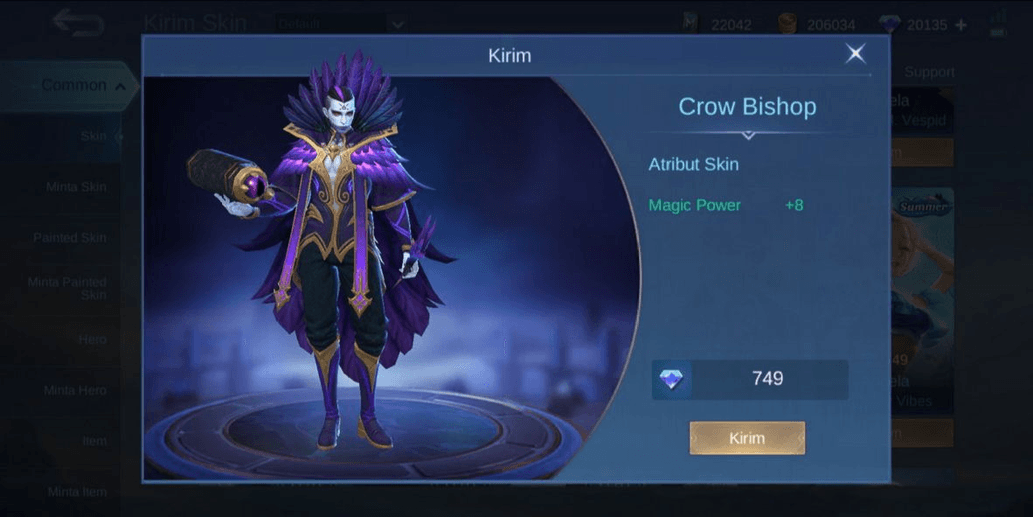Select the Item menu entry

(x=94, y=441)
